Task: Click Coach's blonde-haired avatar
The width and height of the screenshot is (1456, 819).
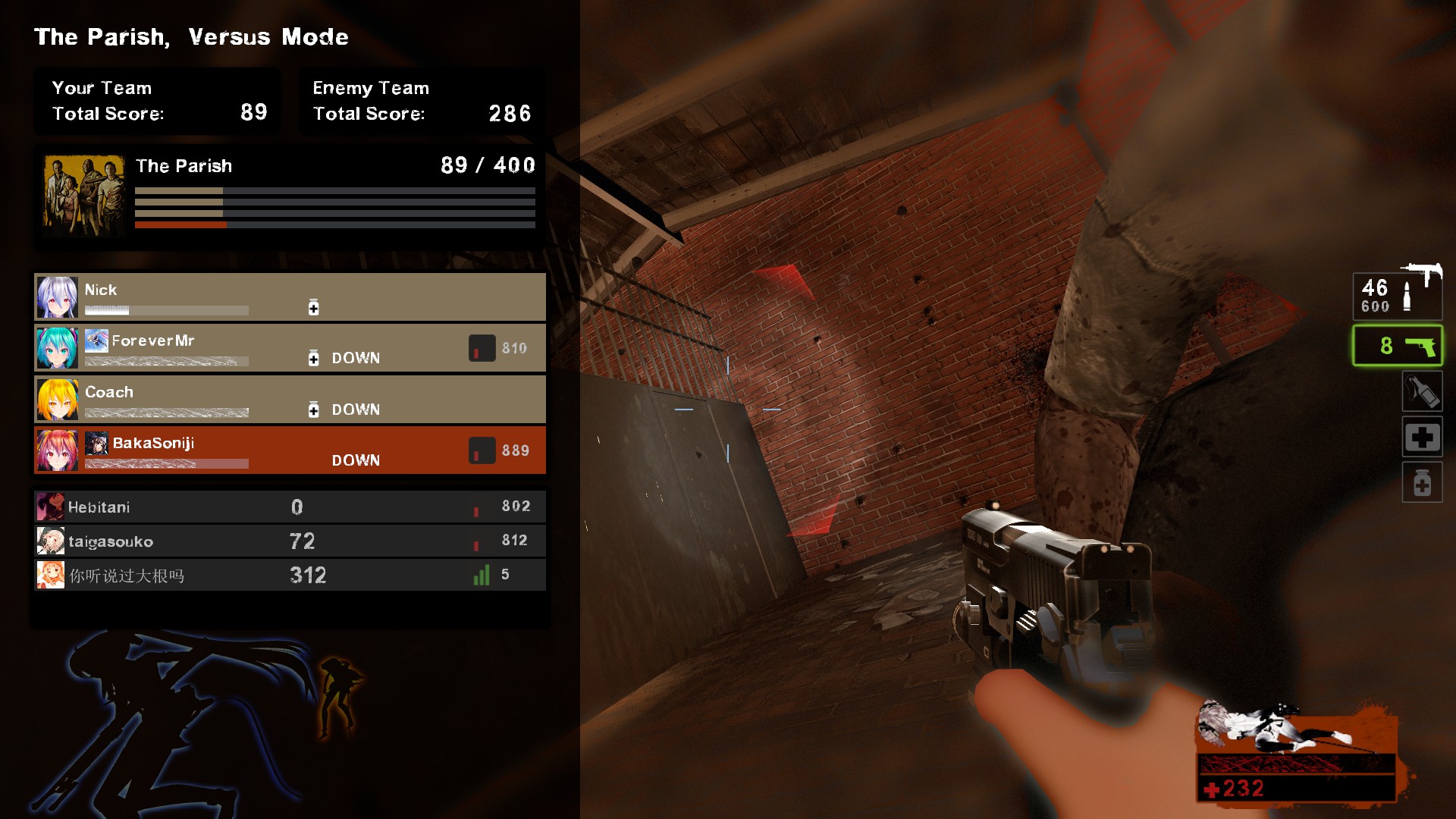Action: pyautogui.click(x=58, y=400)
